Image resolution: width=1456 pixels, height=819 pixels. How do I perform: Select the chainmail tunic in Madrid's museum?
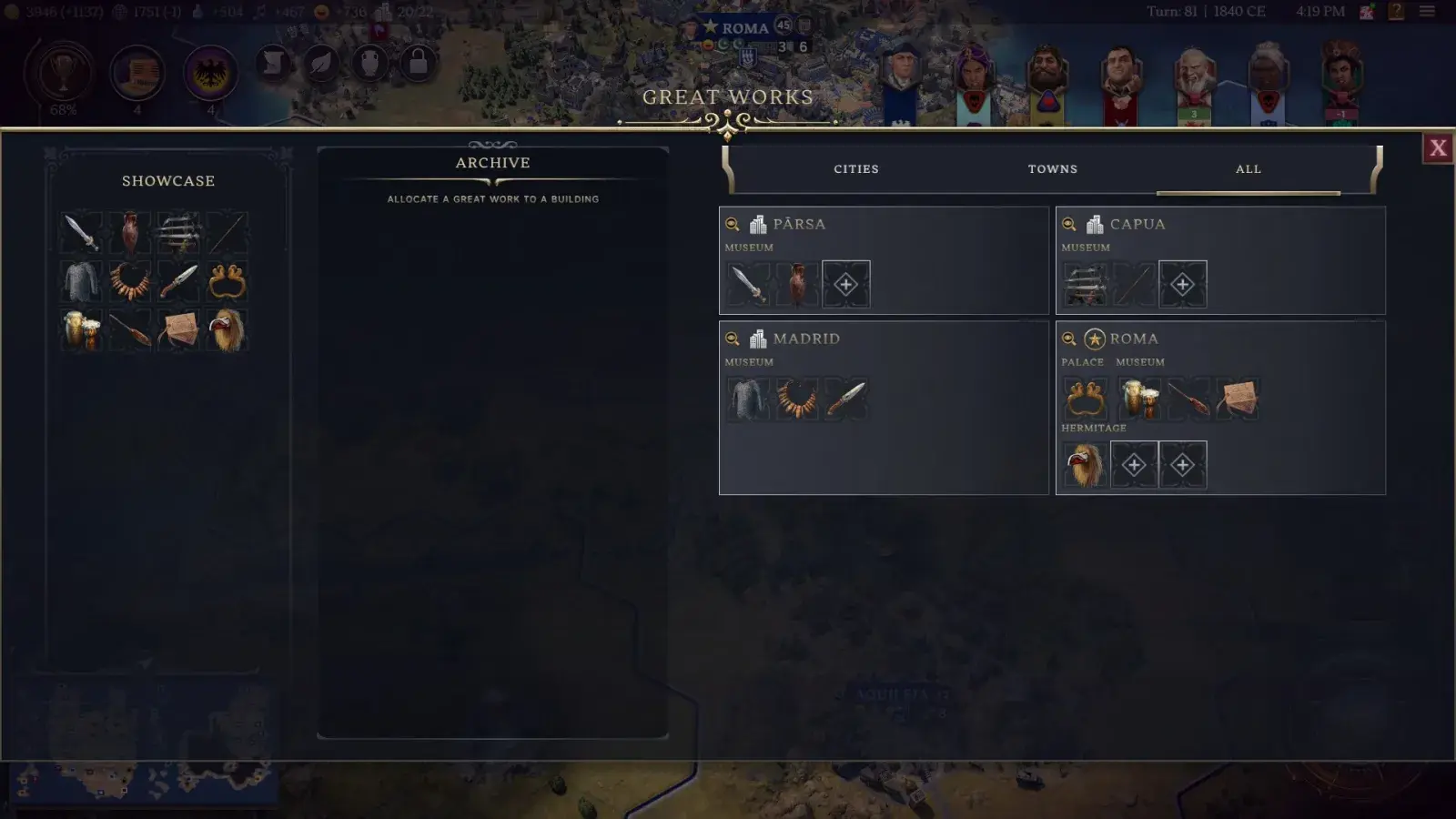[746, 398]
